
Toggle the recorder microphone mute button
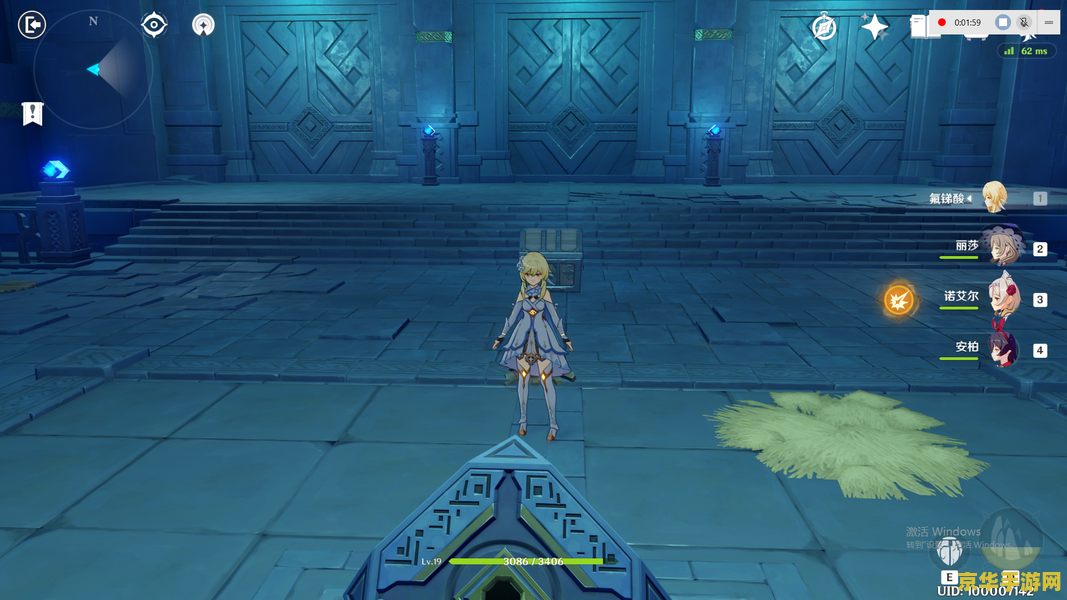1024,22
